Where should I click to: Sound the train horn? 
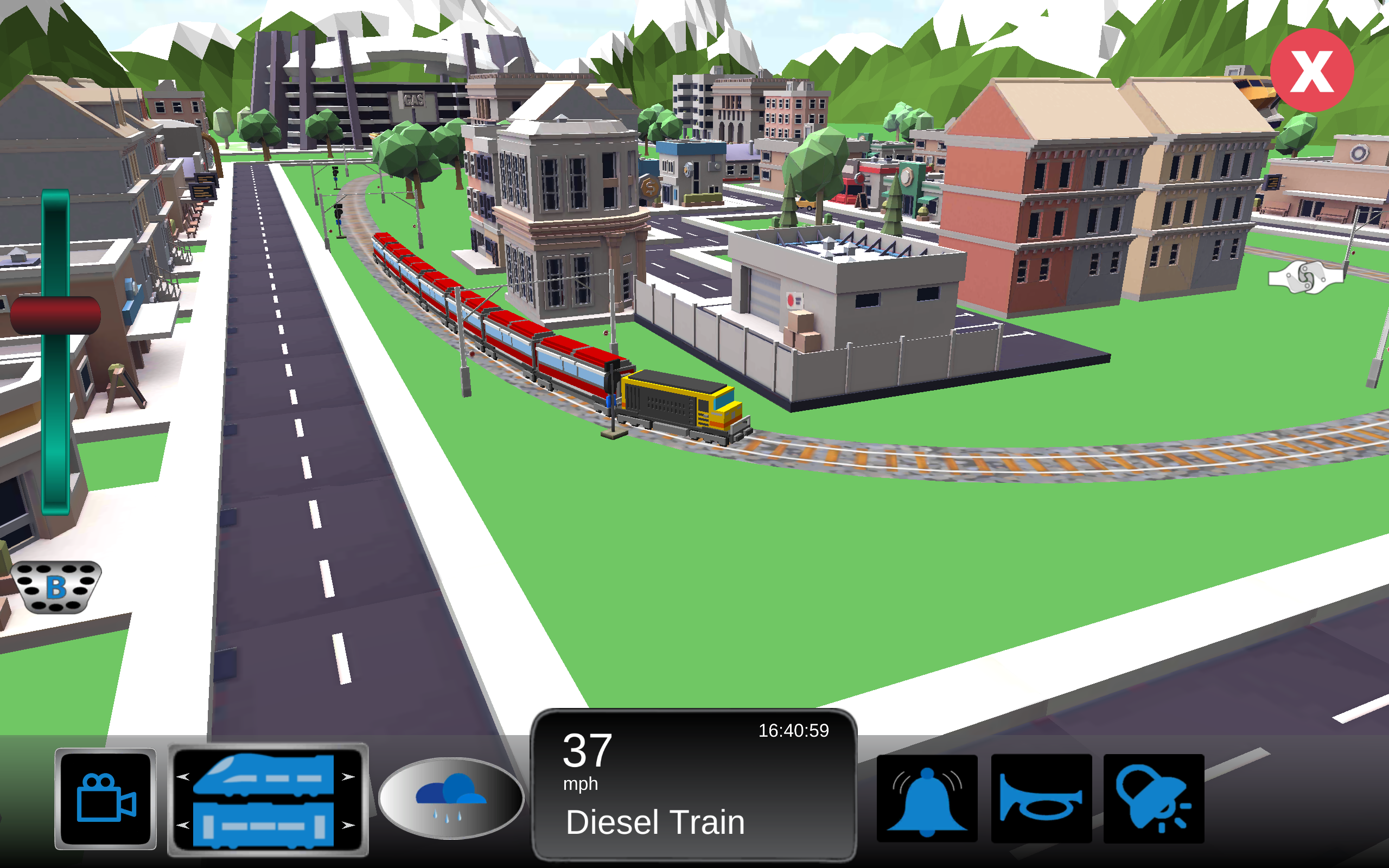(1043, 798)
